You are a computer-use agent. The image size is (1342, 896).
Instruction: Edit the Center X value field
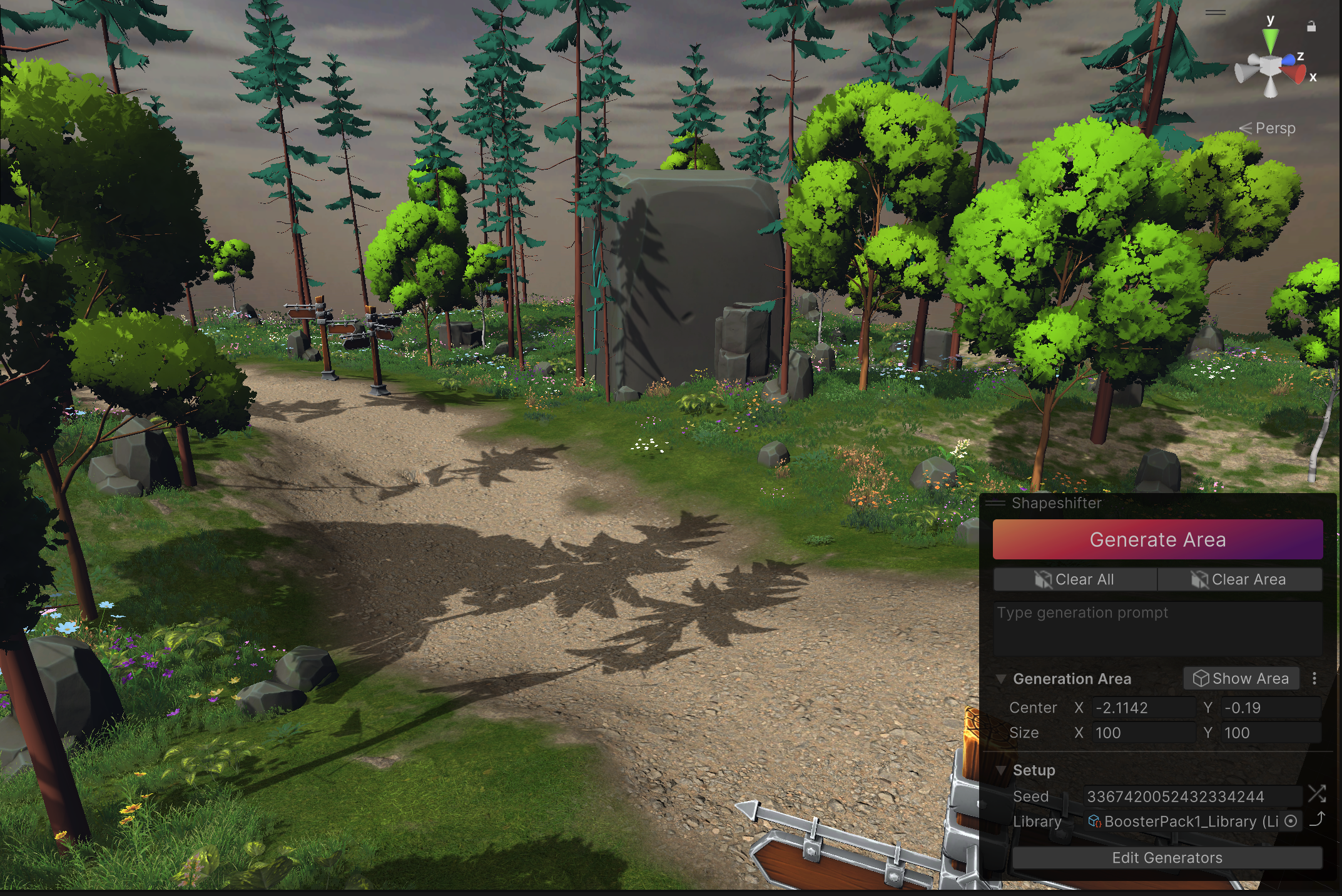1143,708
